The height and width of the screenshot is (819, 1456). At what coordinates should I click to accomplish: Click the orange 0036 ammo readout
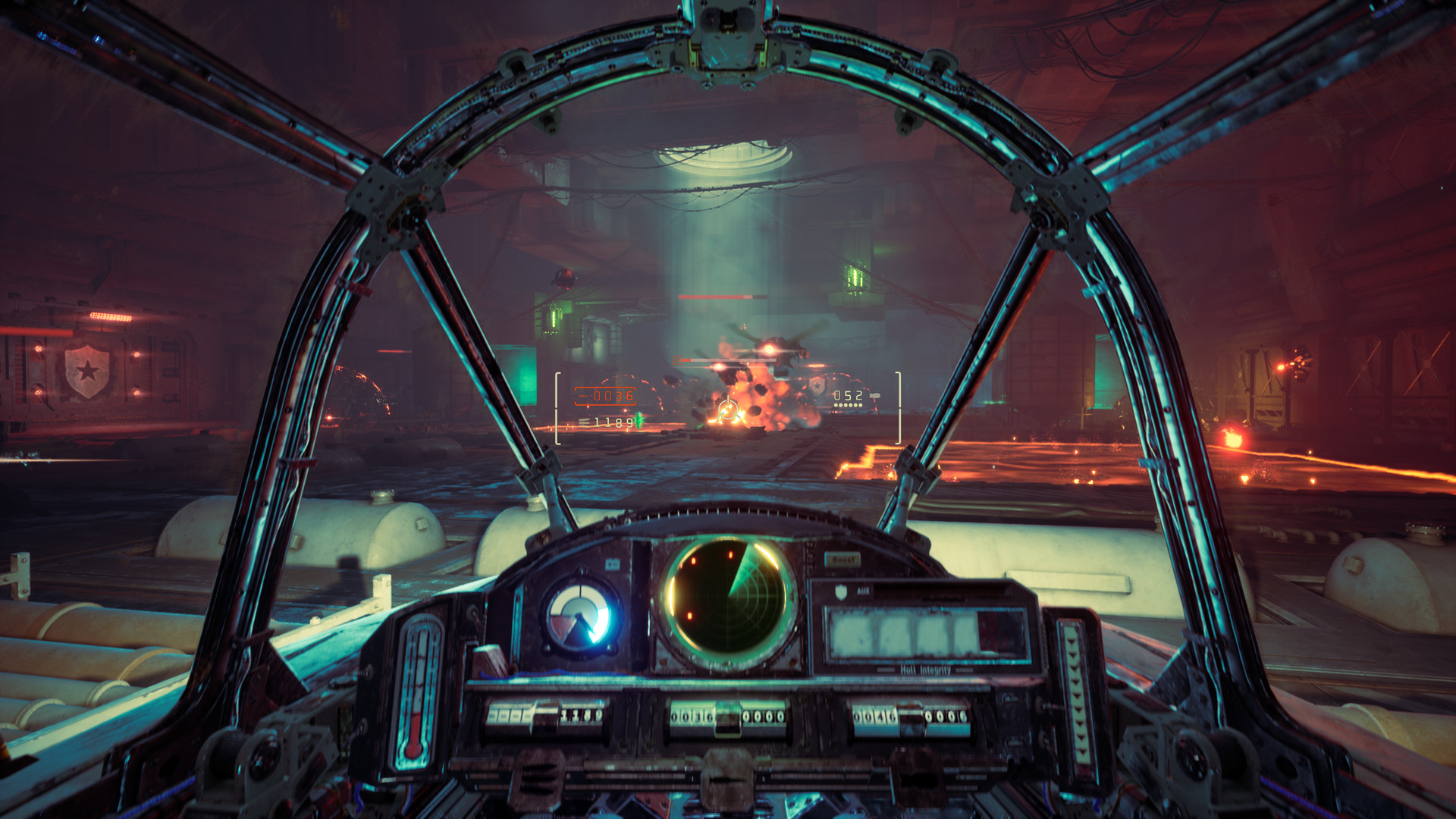613,396
